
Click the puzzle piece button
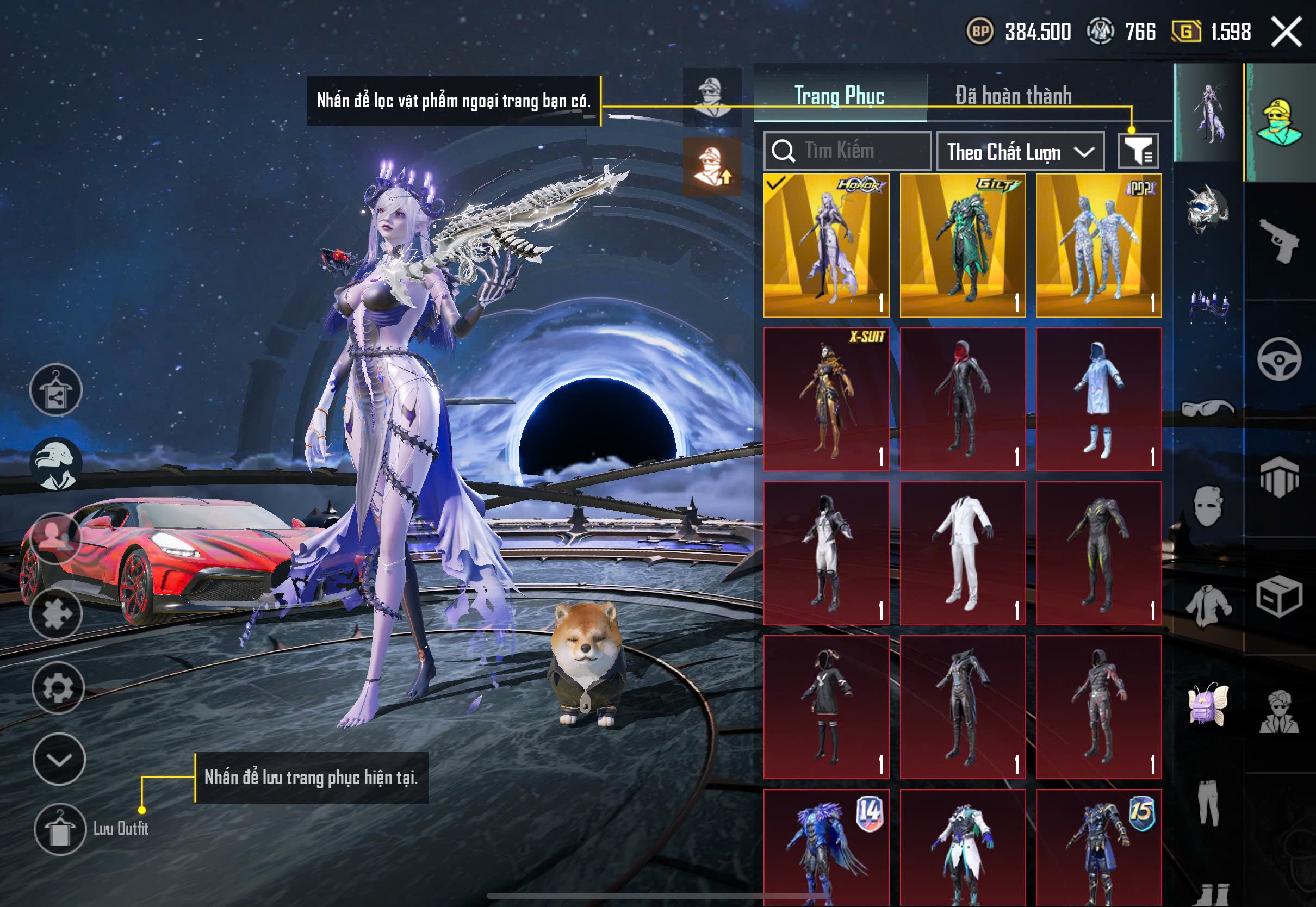(x=55, y=614)
